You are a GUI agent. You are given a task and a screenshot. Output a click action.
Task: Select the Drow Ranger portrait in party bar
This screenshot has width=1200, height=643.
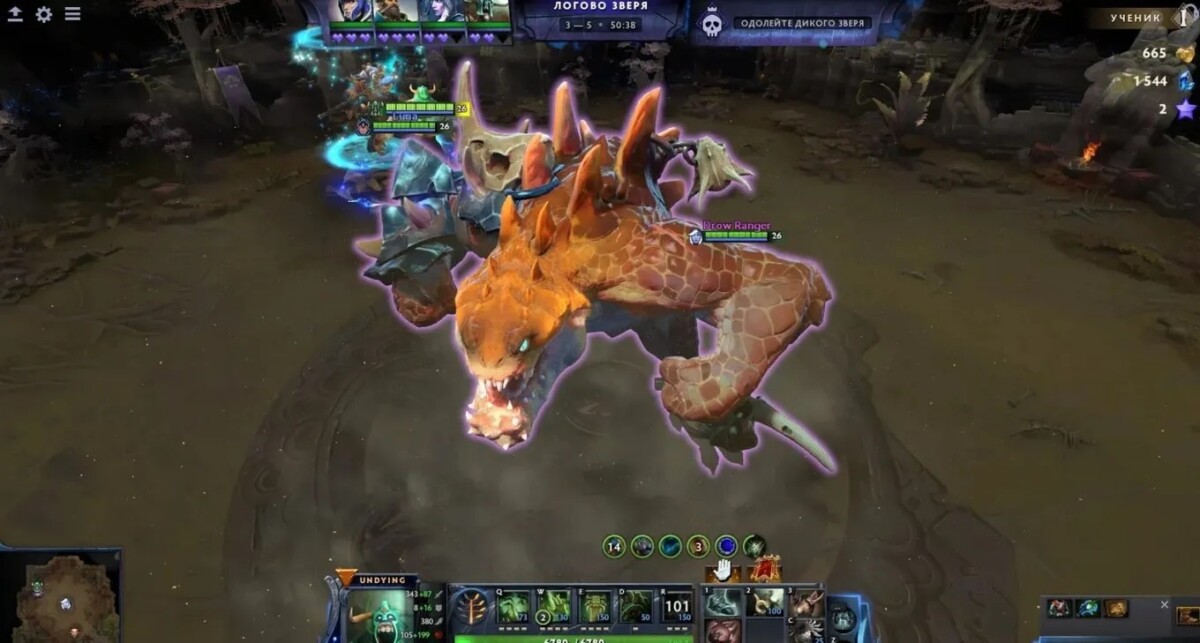pyautogui.click(x=441, y=12)
